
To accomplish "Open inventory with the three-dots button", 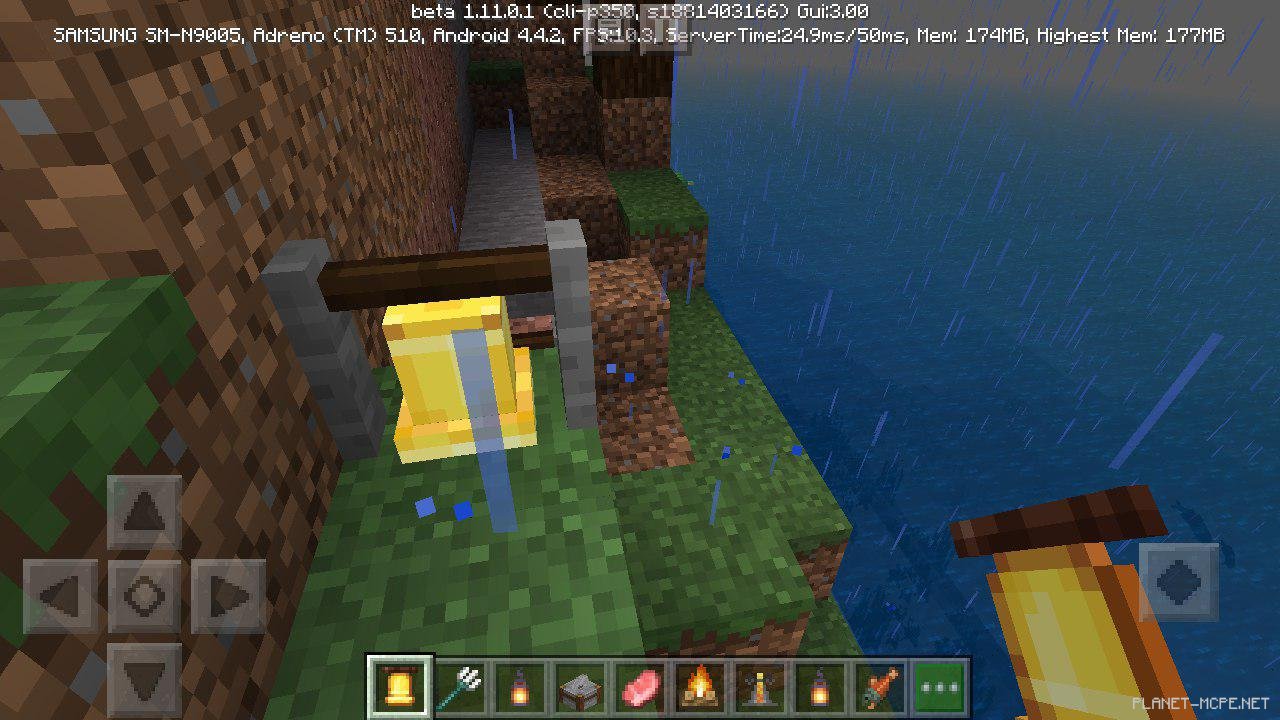I will [940, 687].
